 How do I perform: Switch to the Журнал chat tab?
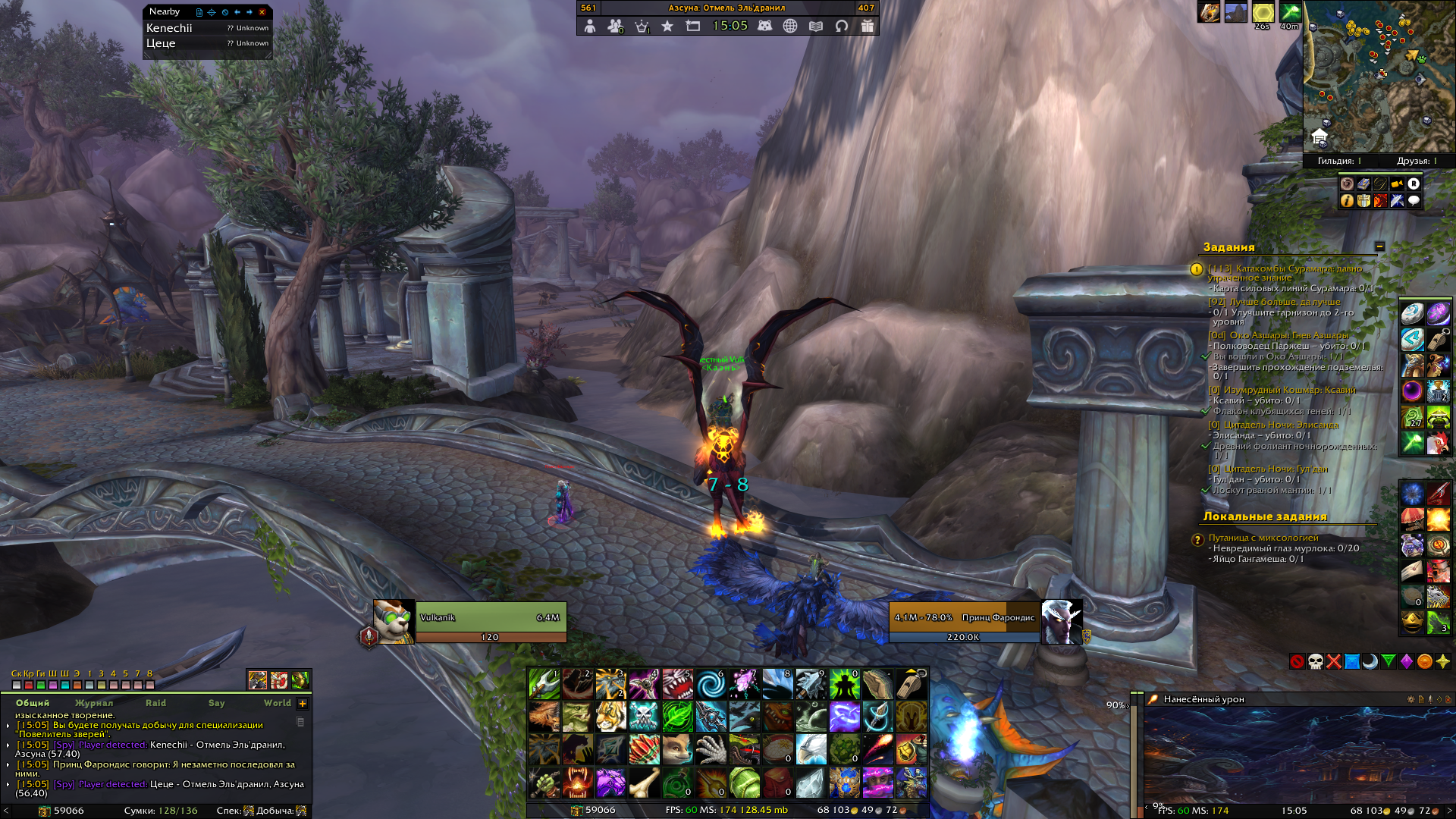coord(94,703)
